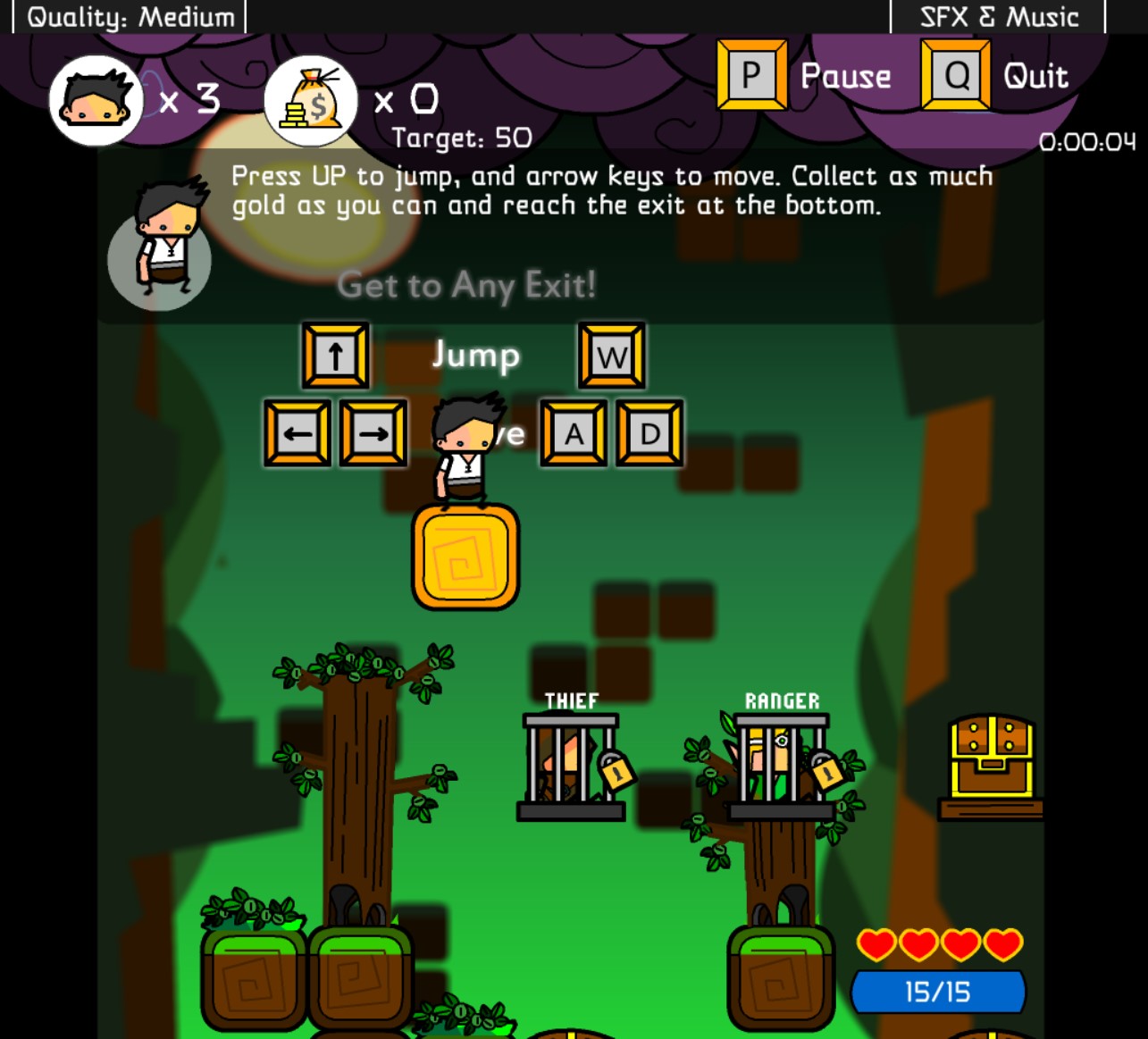Click the W key icon
Screen dimensions: 1148x1039
coord(612,355)
